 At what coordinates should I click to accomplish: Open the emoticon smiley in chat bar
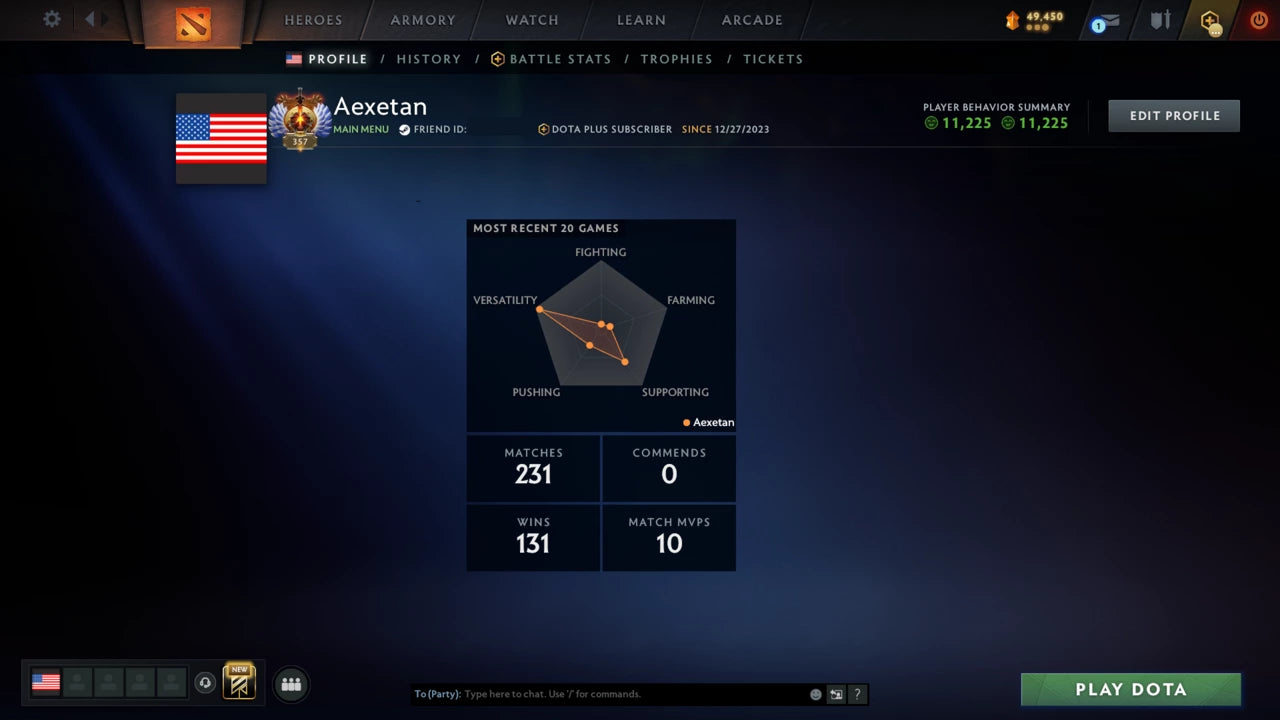click(815, 693)
